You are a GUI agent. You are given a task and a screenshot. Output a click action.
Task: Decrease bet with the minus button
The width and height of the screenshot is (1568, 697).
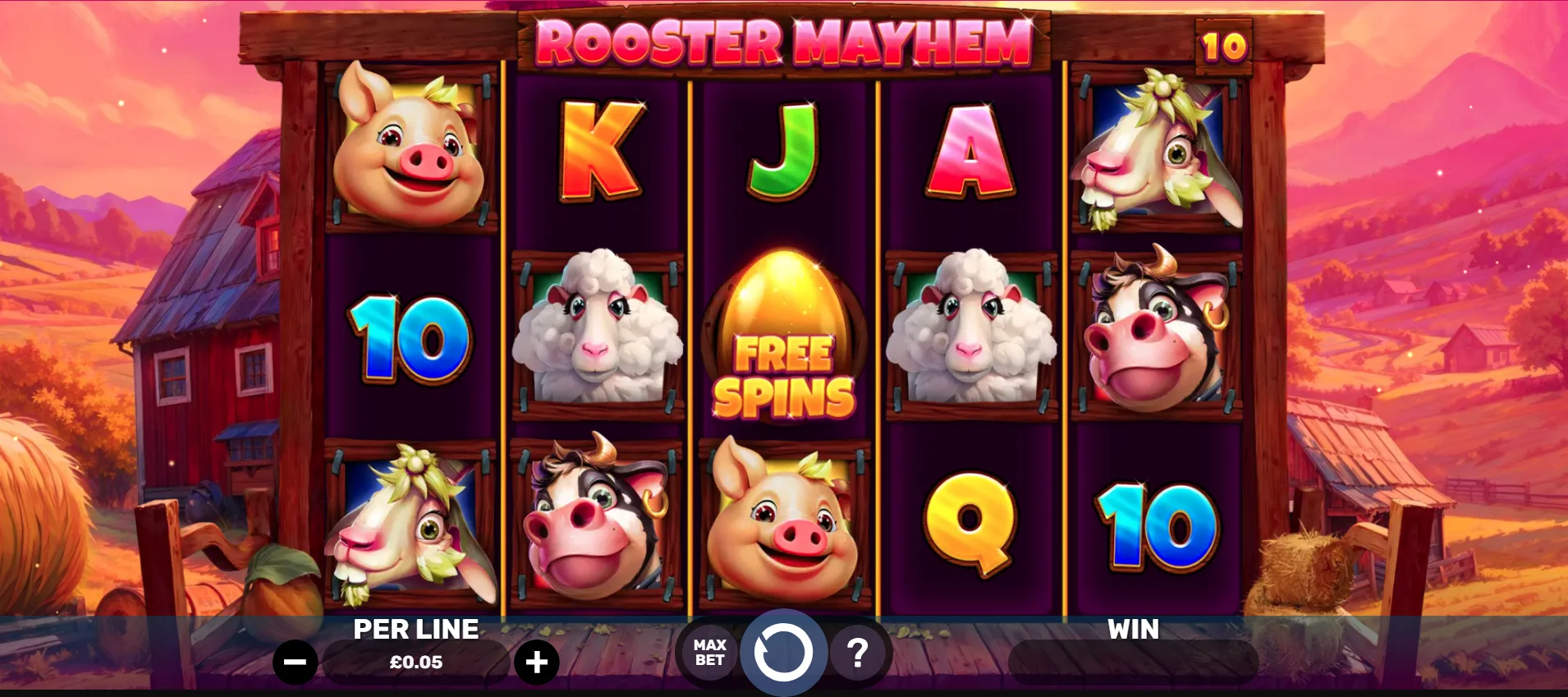point(297,660)
